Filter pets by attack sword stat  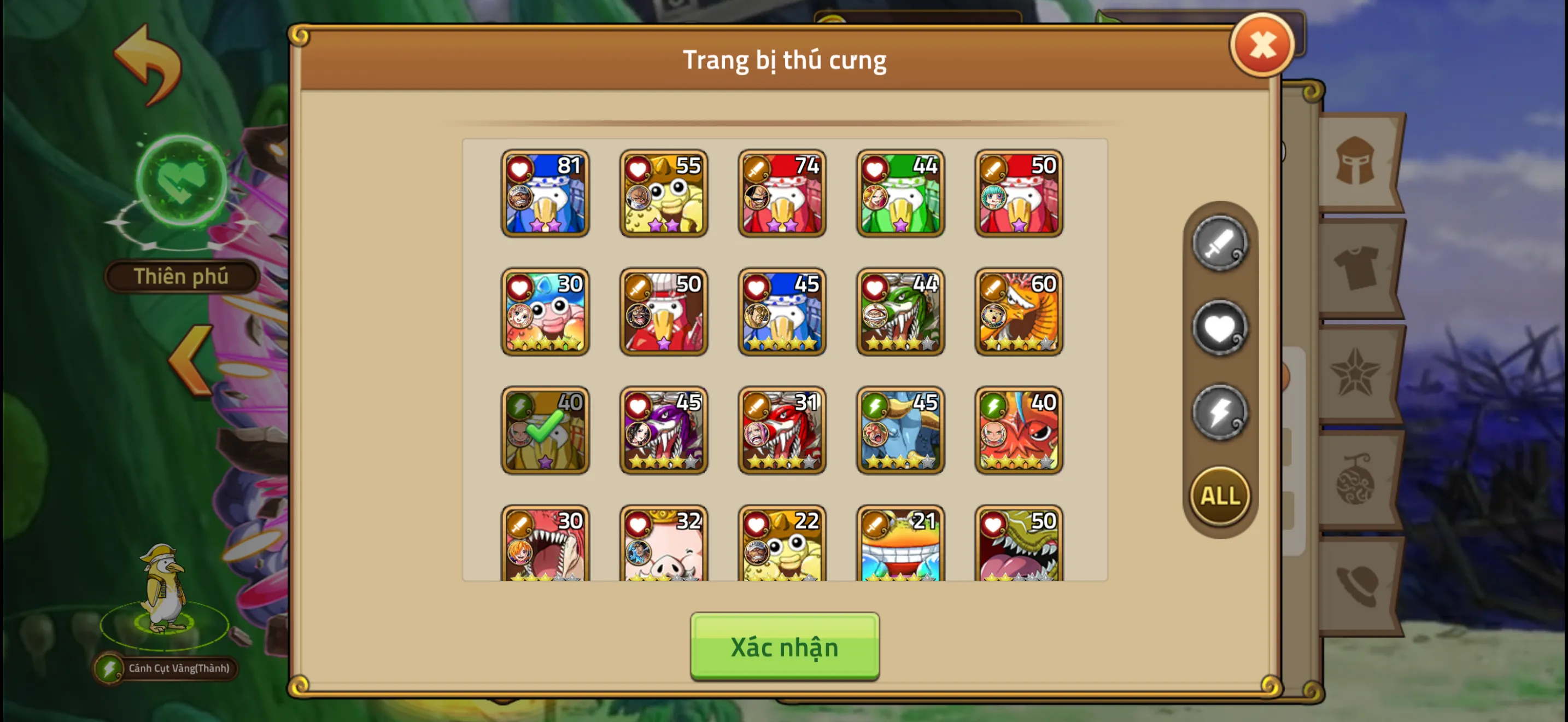pyautogui.click(x=1220, y=244)
